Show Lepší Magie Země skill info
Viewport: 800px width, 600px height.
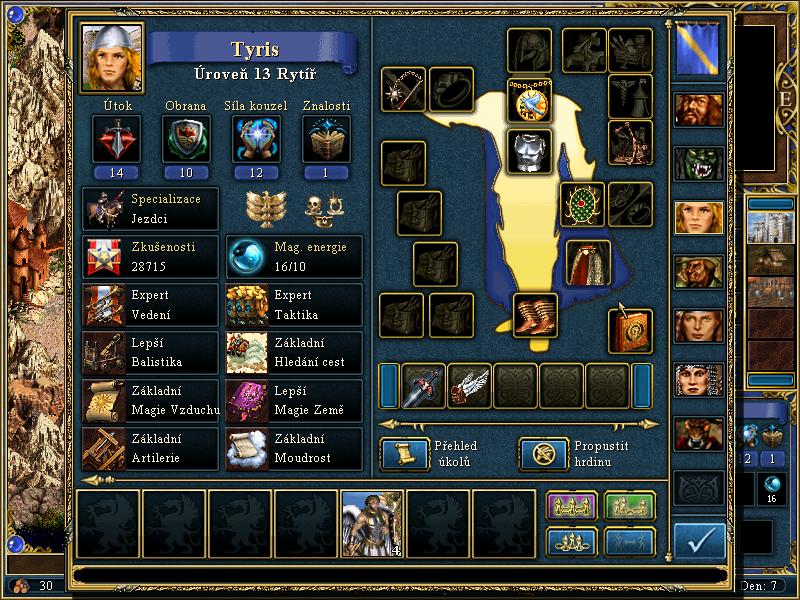point(294,401)
